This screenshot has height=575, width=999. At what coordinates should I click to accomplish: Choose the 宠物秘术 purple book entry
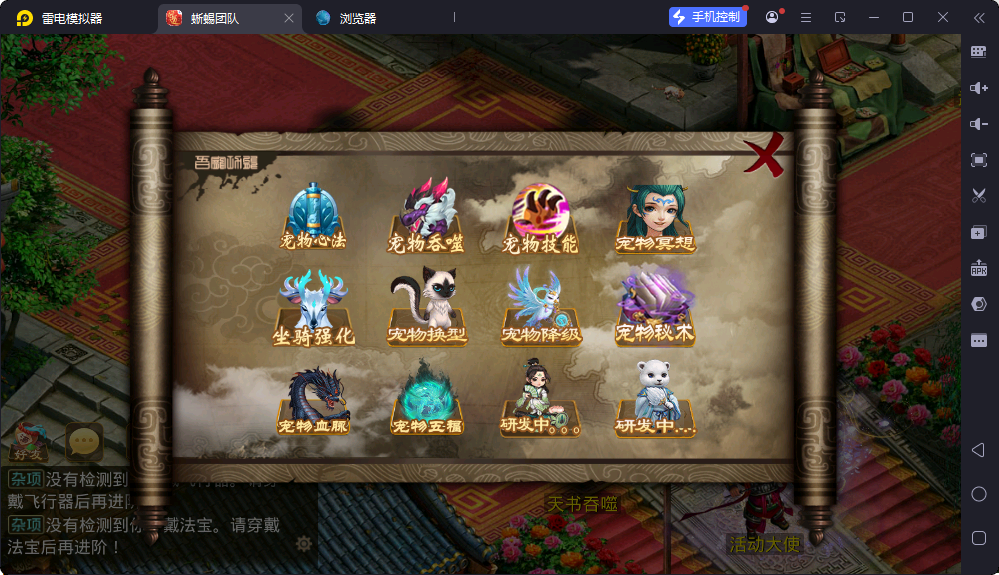[655, 305]
